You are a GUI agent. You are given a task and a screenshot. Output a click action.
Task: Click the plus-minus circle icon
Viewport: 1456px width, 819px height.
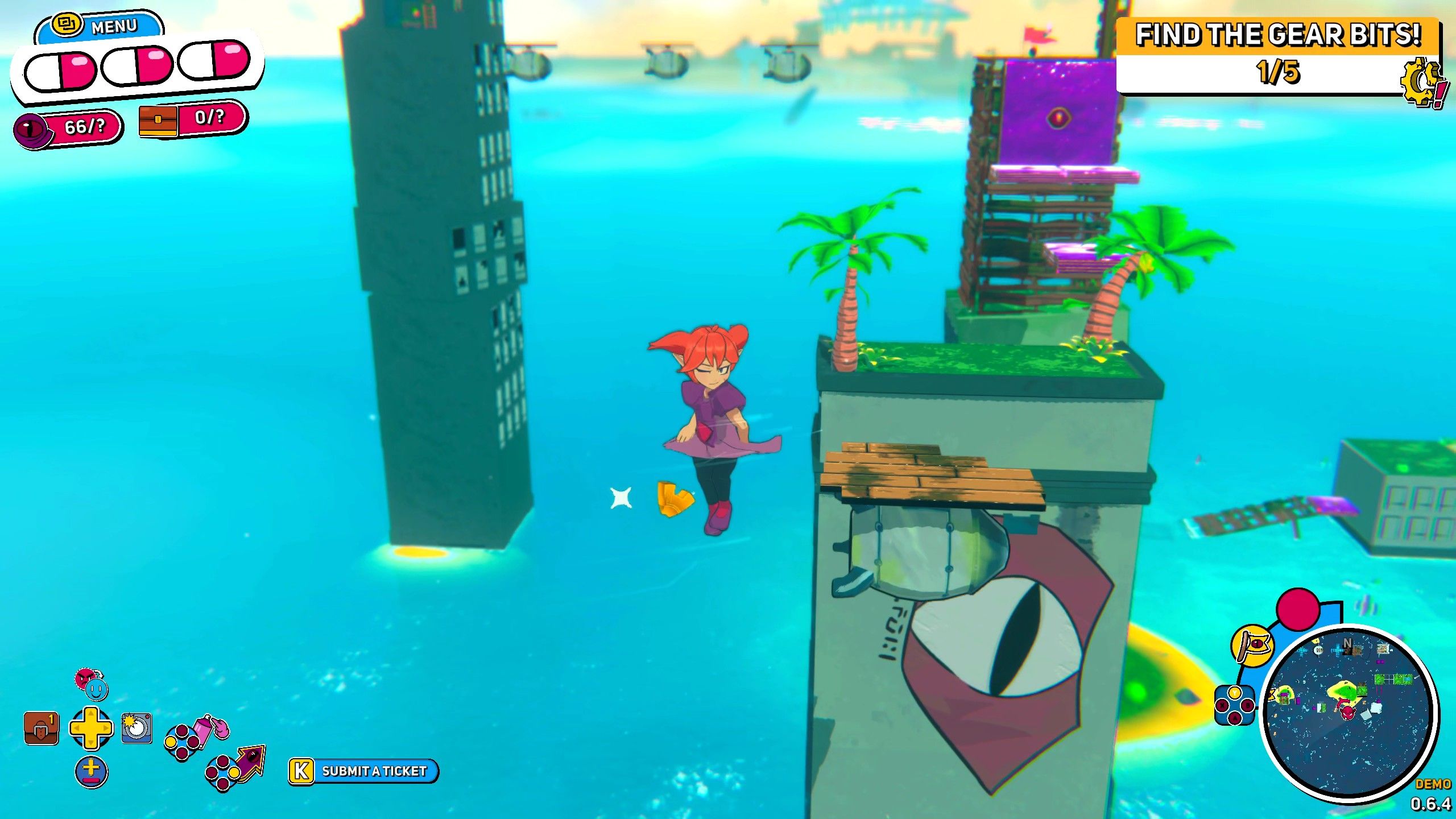[91, 772]
